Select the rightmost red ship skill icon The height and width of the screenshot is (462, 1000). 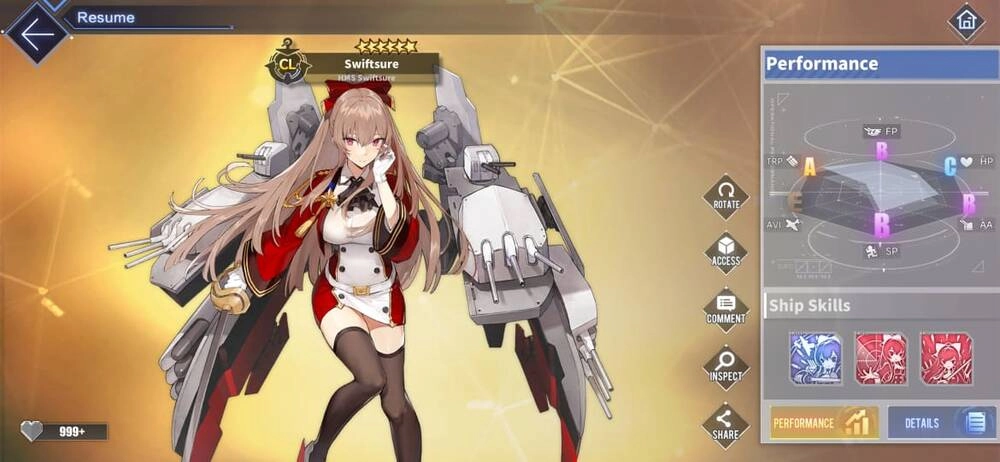[945, 358]
